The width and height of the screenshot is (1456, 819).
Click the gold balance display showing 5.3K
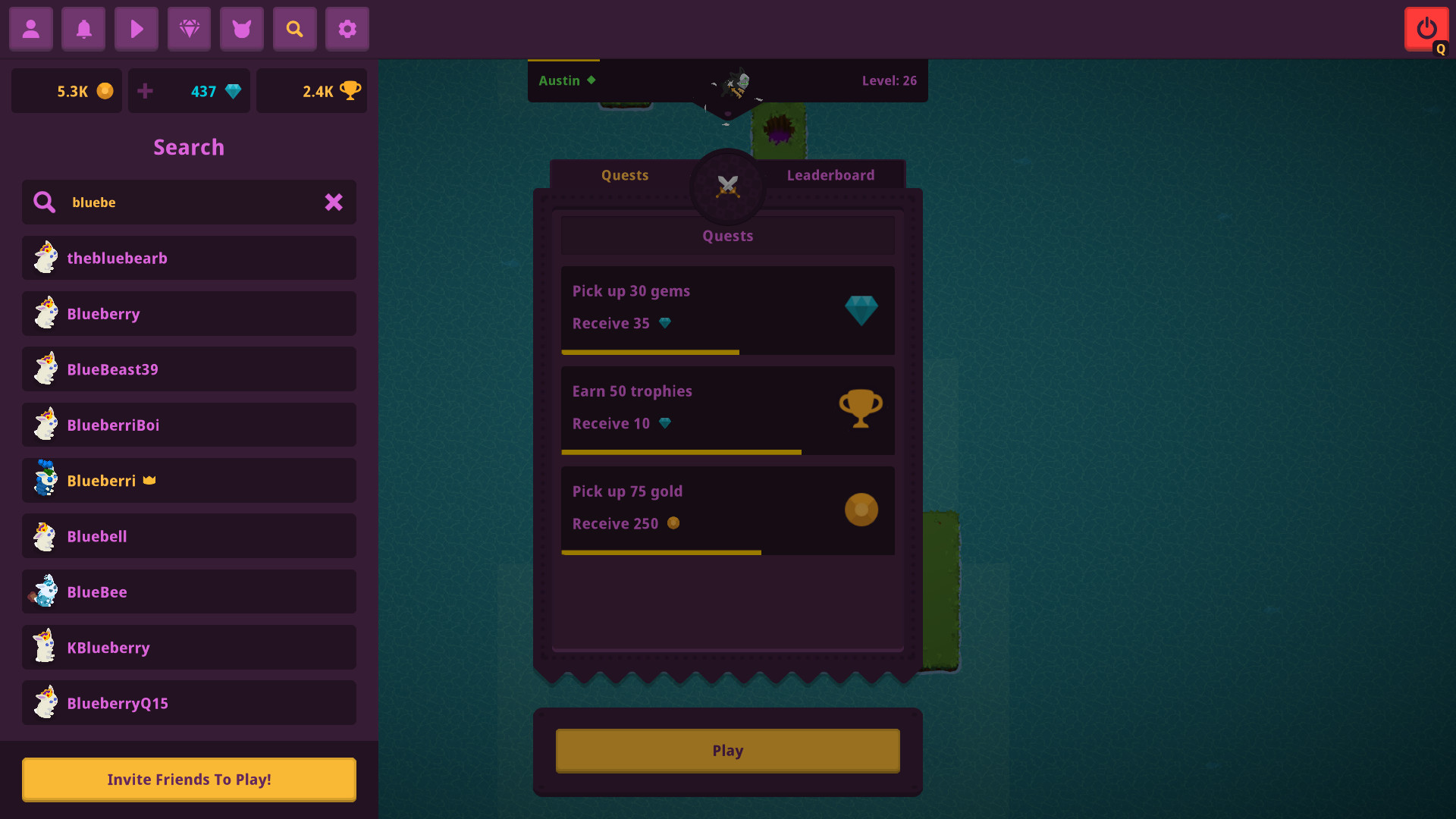pos(66,90)
